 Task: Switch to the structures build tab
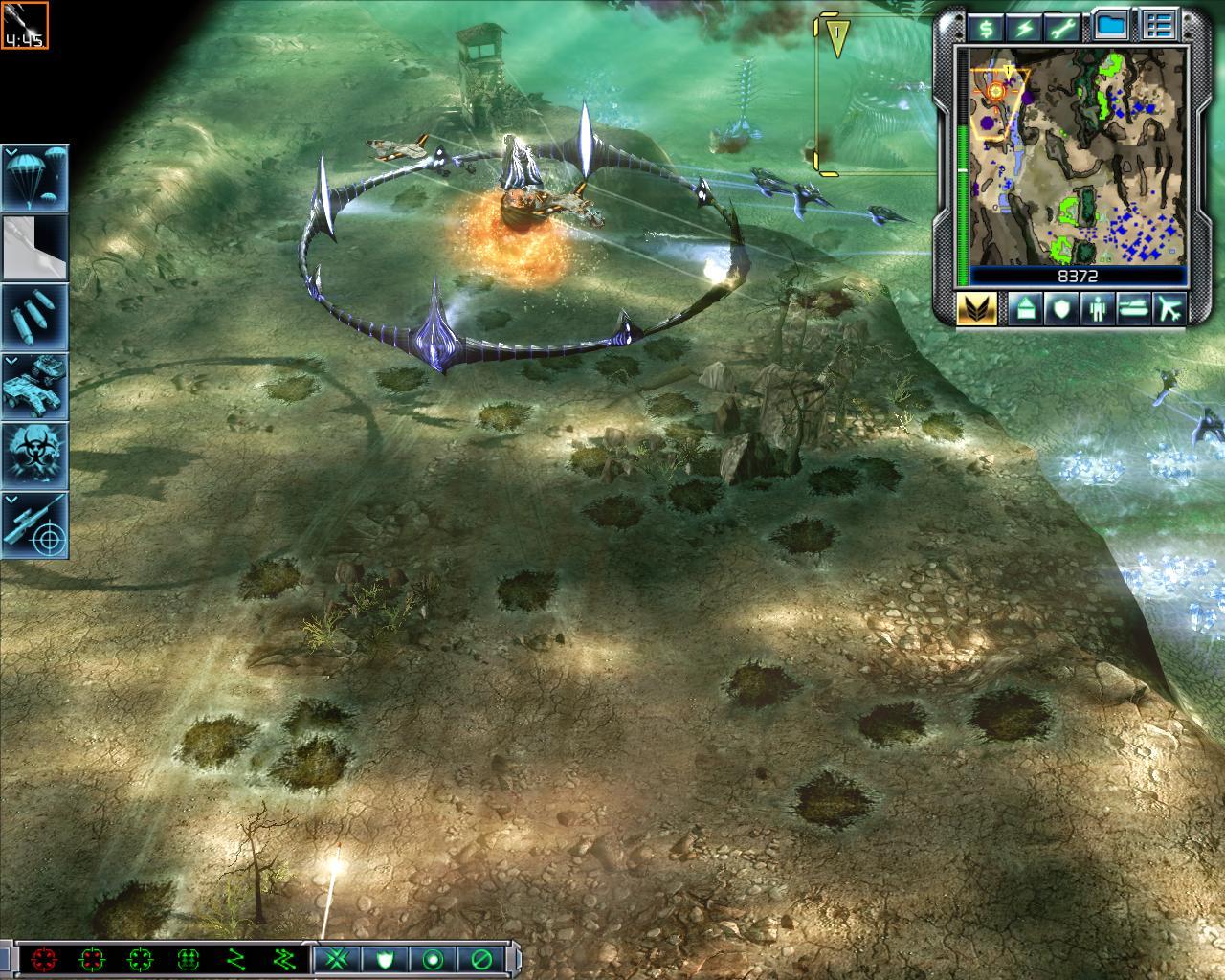pyautogui.click(x=1023, y=309)
